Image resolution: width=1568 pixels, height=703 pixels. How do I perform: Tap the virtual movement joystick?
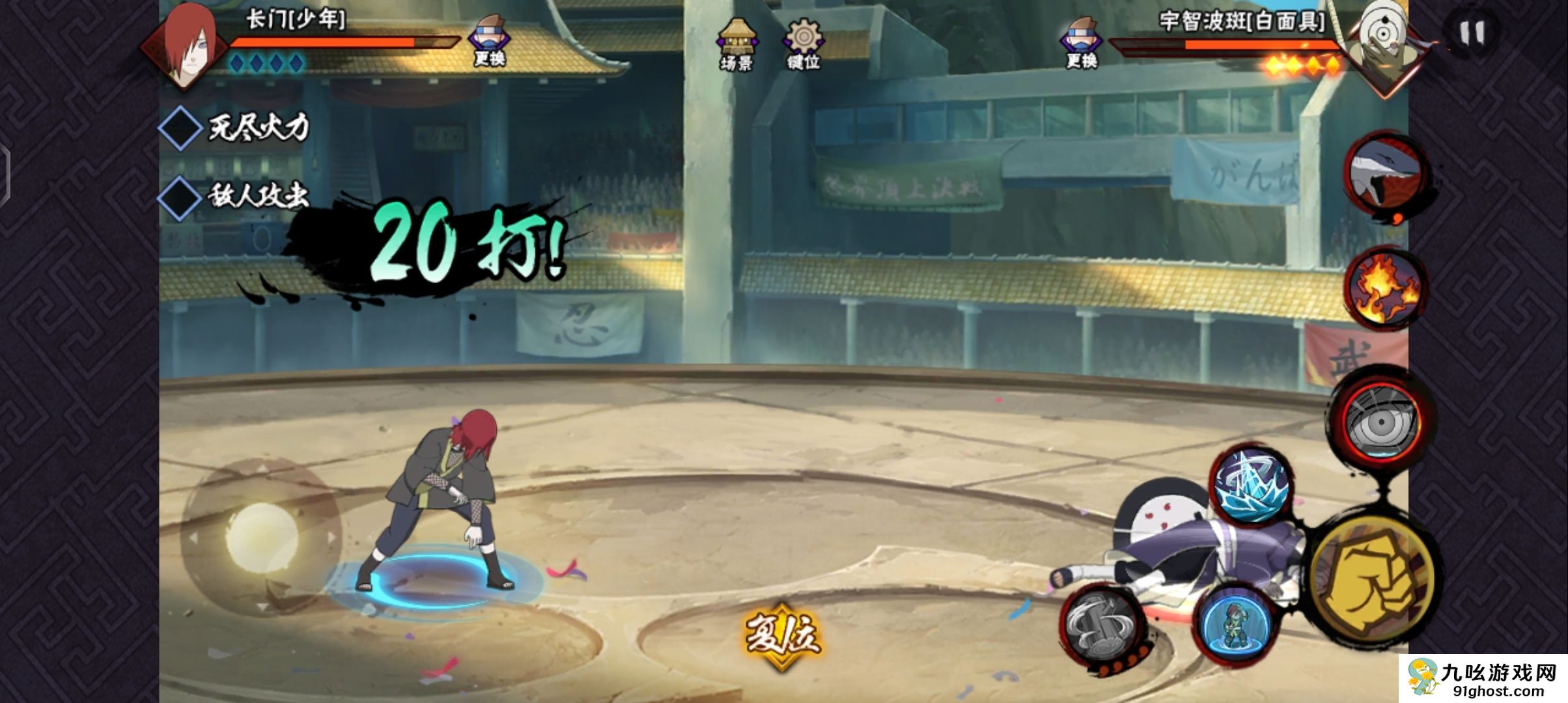point(262,538)
